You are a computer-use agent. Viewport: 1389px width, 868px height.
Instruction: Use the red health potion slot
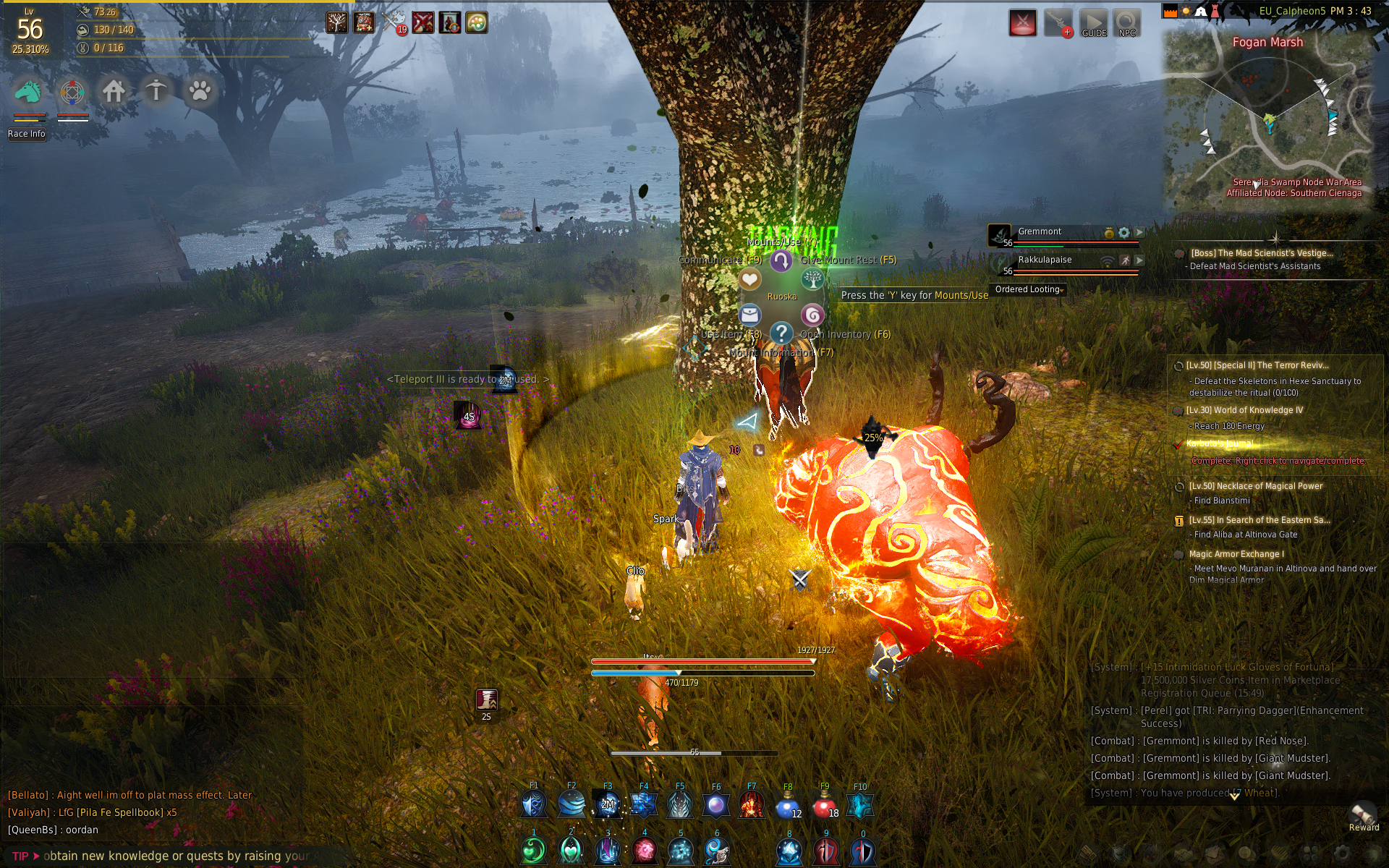[824, 805]
